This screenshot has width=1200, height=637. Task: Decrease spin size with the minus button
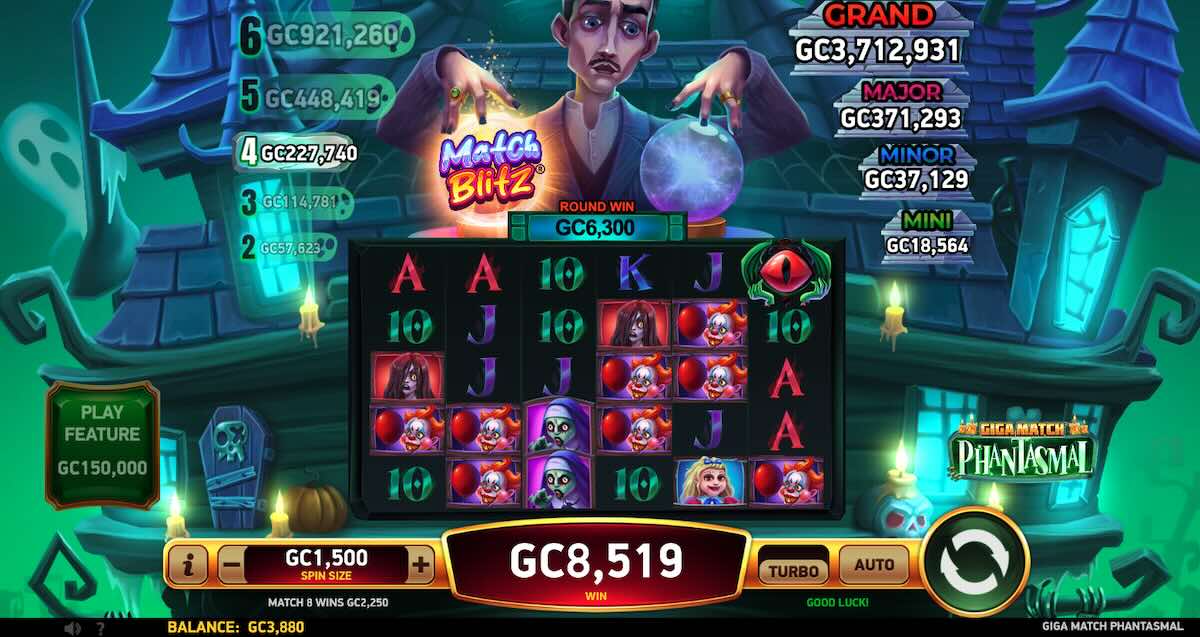(230, 566)
